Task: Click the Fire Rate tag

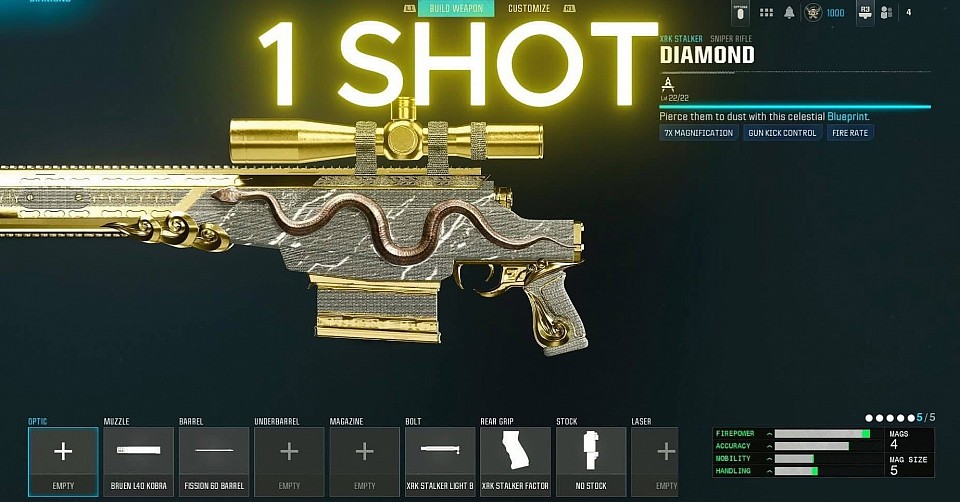Action: (850, 133)
